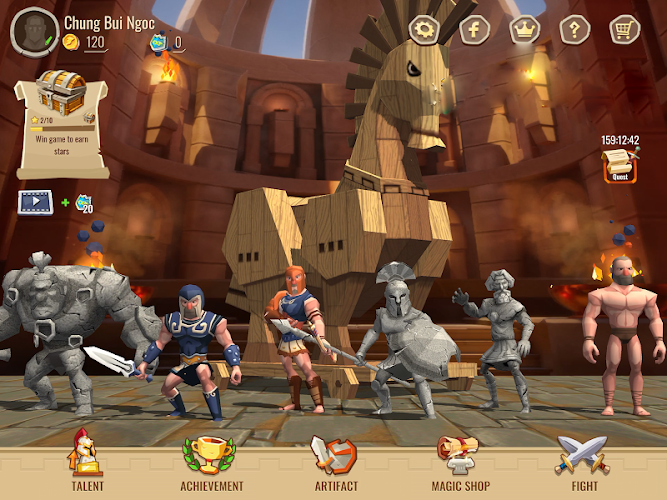Open the gear settings menu
The height and width of the screenshot is (500, 667).
[x=426, y=29]
